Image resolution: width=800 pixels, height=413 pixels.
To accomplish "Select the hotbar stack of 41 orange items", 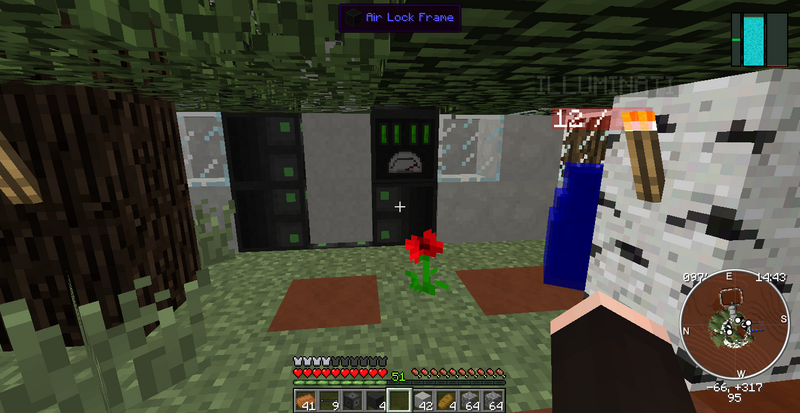I will pos(305,401).
